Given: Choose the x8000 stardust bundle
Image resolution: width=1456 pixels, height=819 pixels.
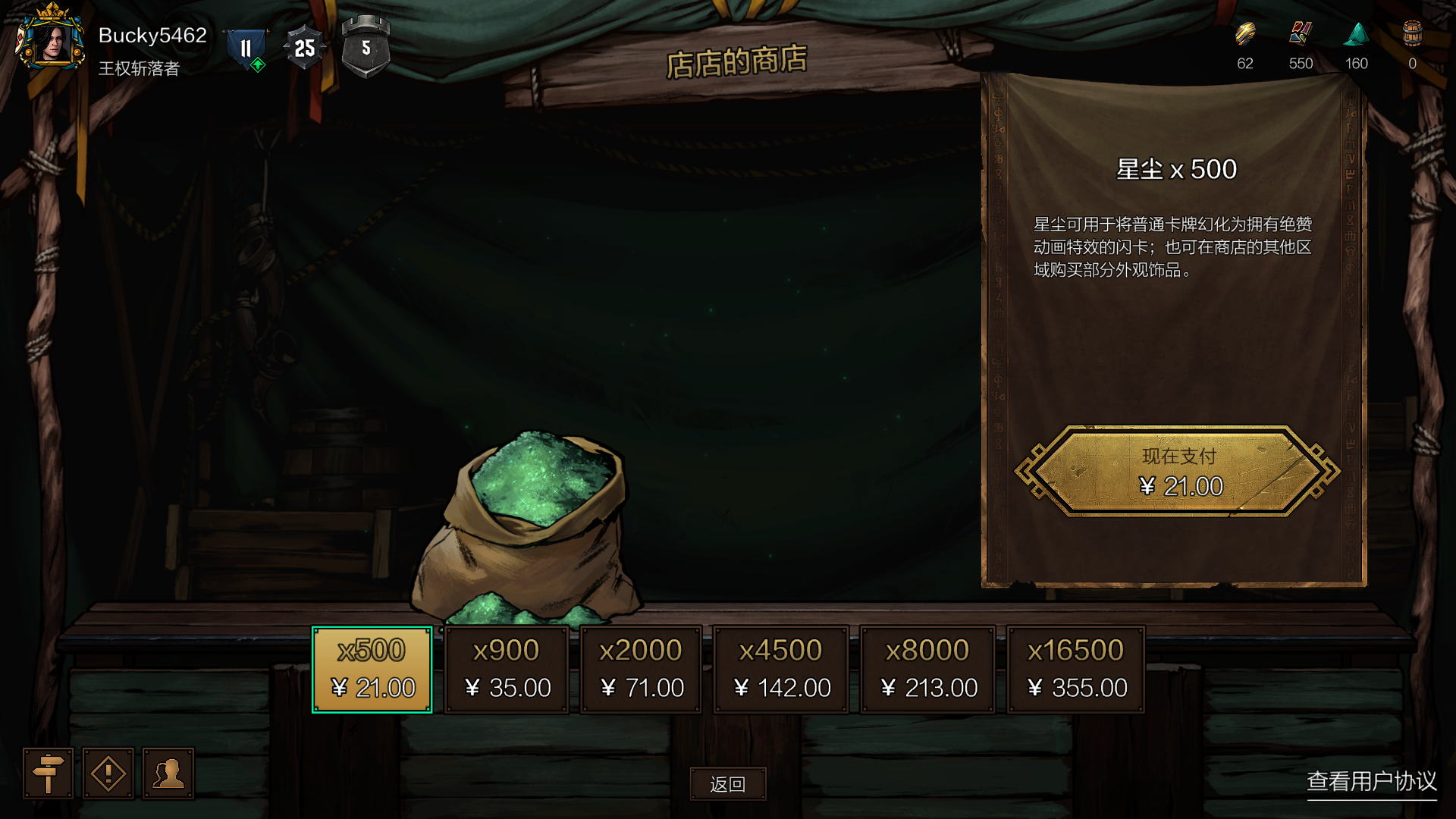Looking at the screenshot, I should coord(927,670).
